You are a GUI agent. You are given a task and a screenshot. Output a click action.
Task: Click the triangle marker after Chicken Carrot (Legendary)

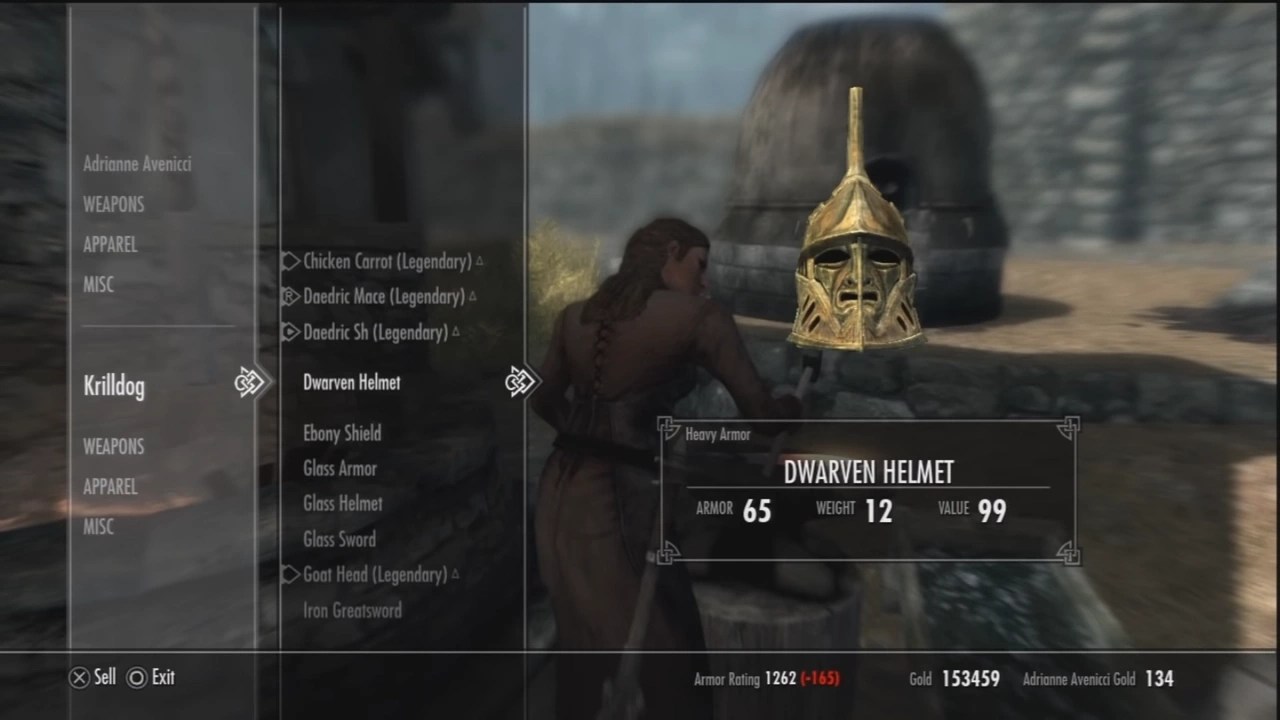[x=479, y=260]
